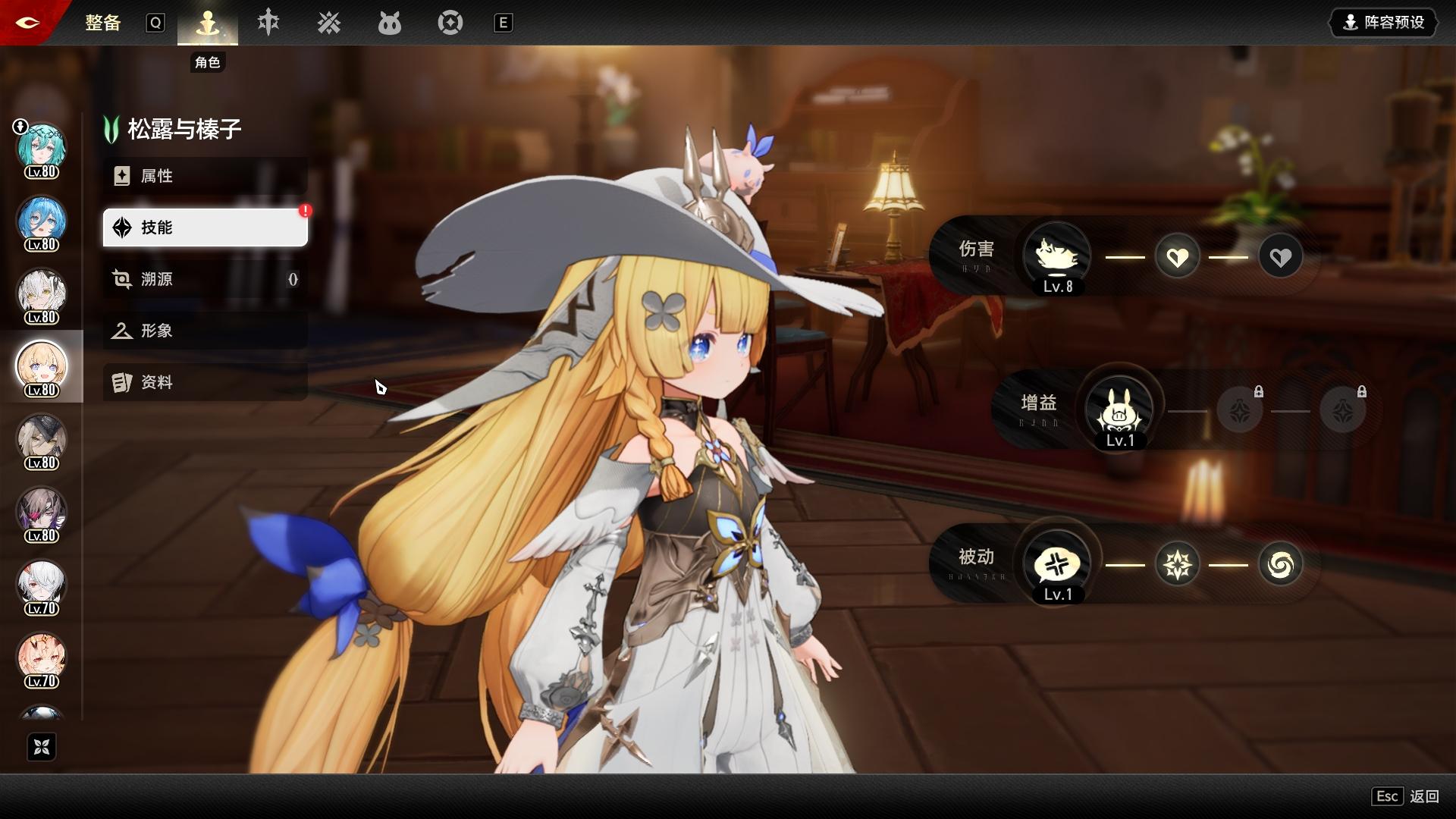The width and height of the screenshot is (1456, 819).
Task: Click the red logo home button
Action: (x=27, y=23)
